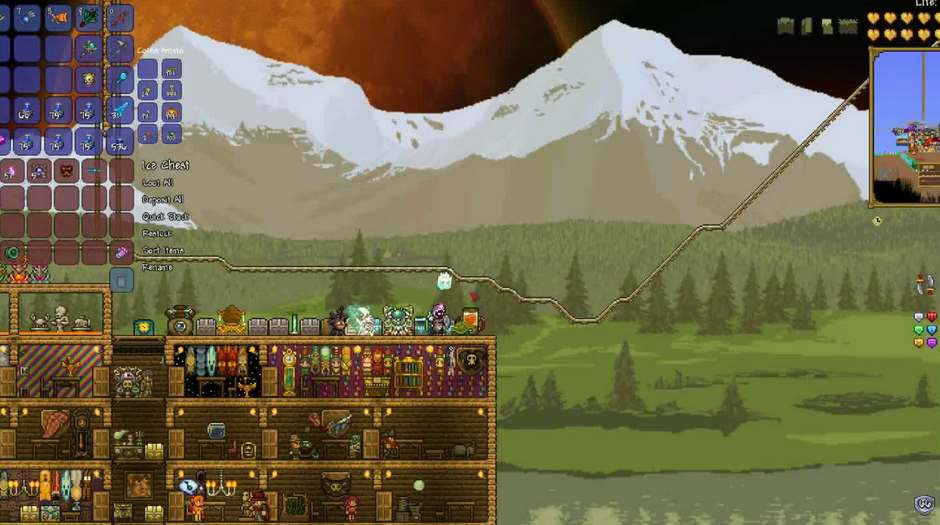
Task: Rename the Ice Chest
Action: pyautogui.click(x=157, y=268)
